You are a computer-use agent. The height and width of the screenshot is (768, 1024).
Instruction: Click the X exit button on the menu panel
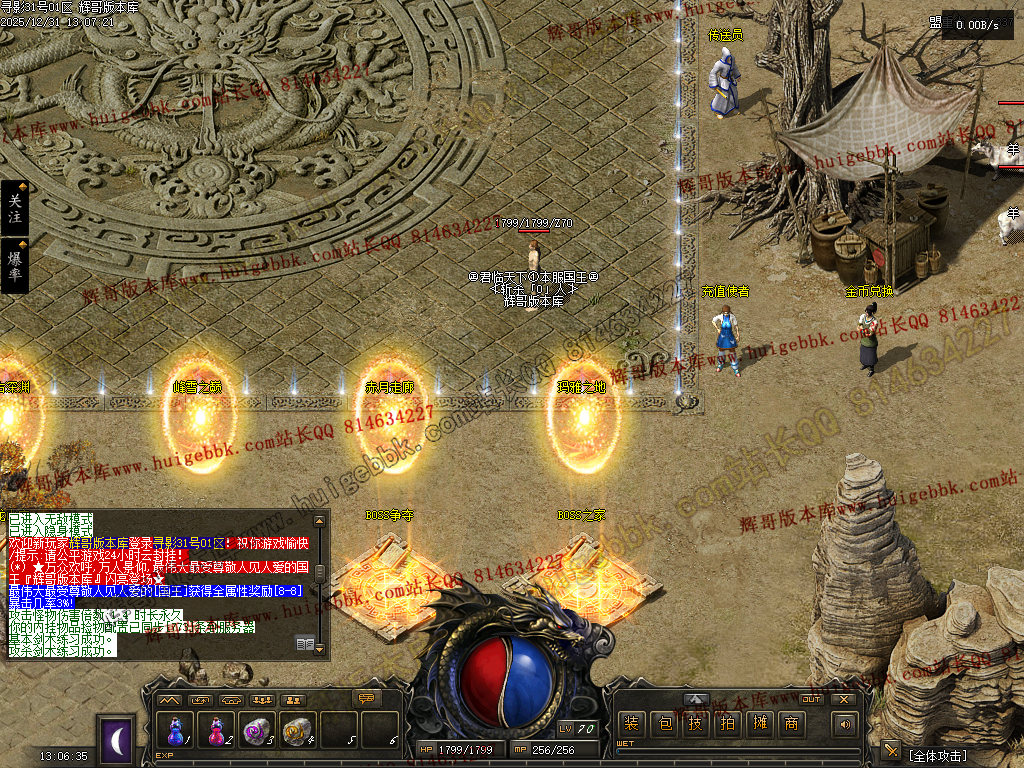(844, 700)
